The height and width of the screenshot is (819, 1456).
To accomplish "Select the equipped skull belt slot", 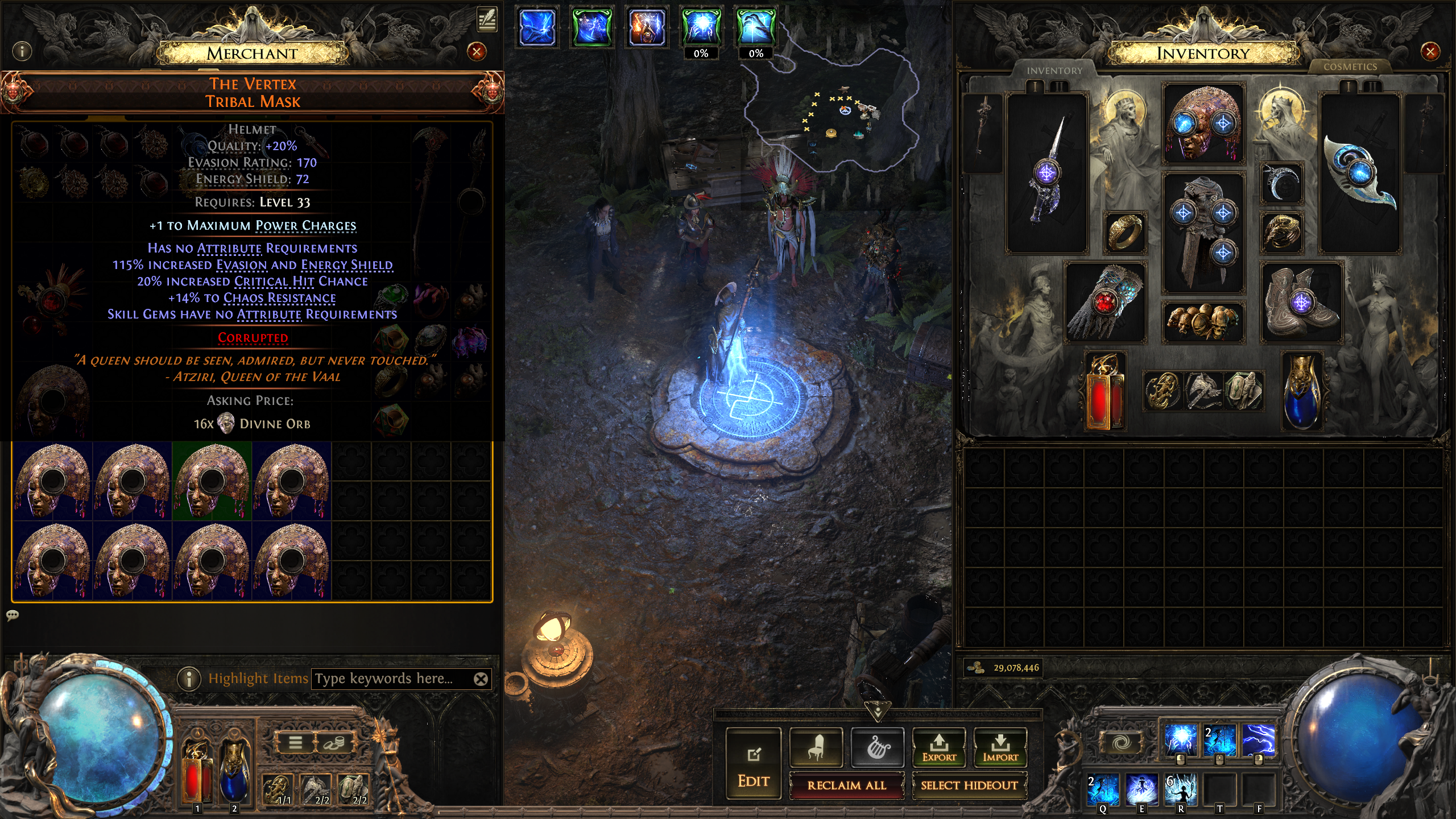I will [x=1202, y=322].
